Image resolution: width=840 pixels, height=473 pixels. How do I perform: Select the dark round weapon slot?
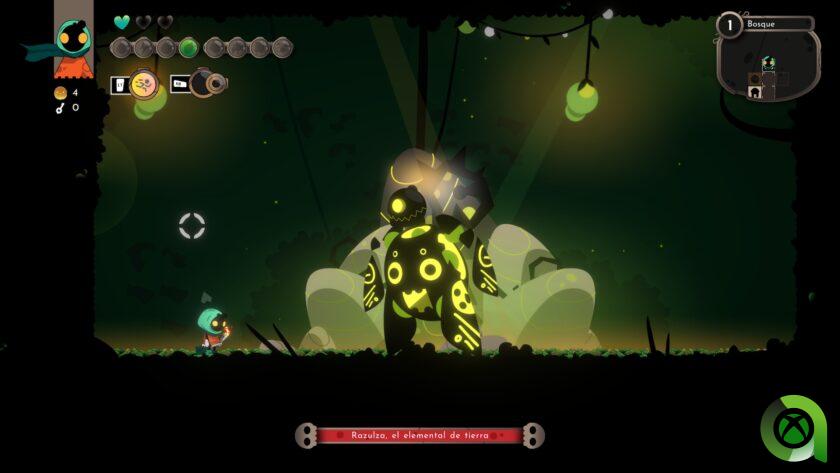[208, 84]
